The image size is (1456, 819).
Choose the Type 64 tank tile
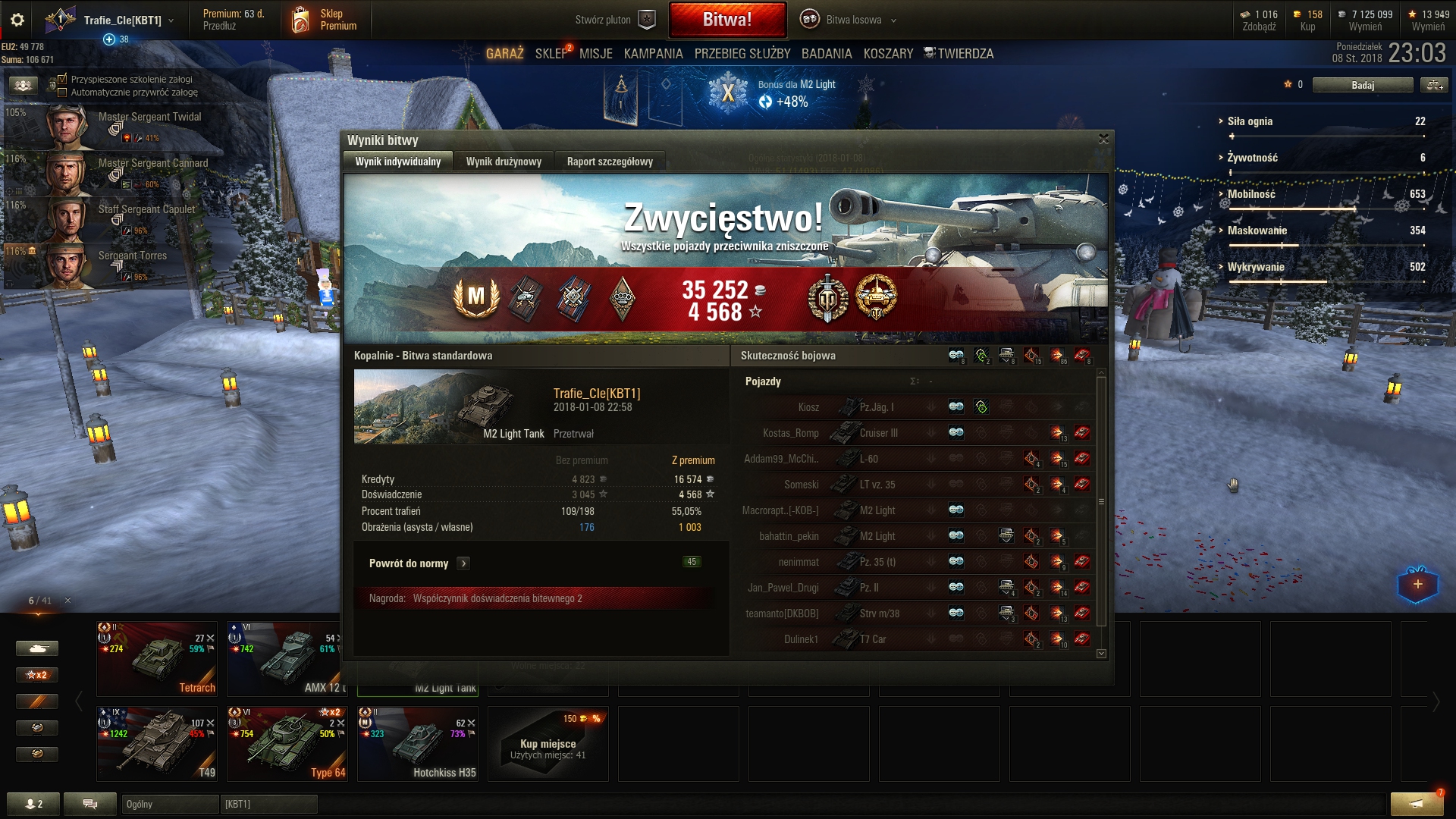click(287, 743)
